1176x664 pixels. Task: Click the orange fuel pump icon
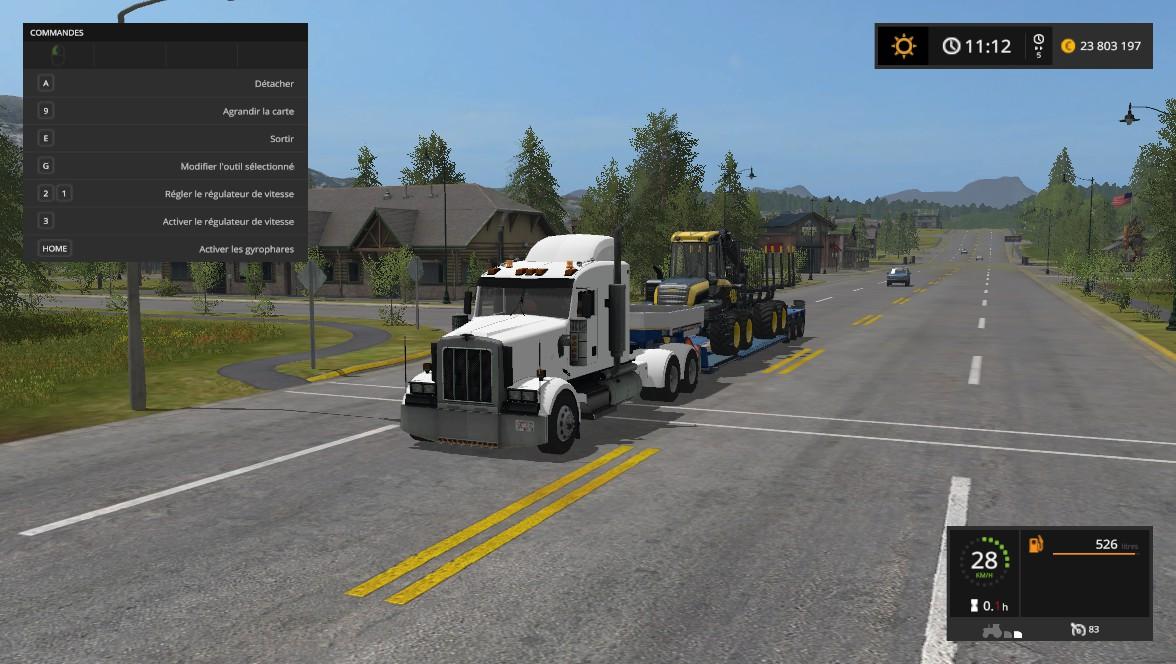tap(1035, 545)
